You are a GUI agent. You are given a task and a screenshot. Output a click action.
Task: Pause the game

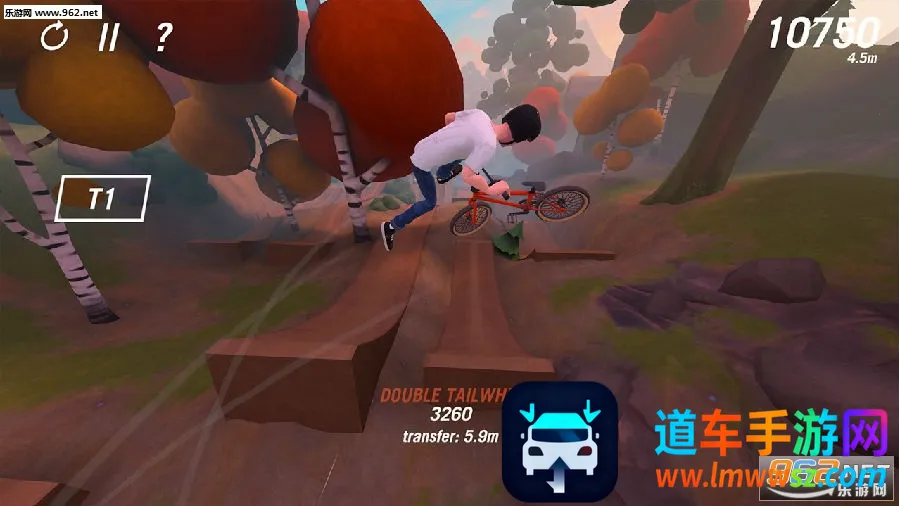[x=108, y=38]
